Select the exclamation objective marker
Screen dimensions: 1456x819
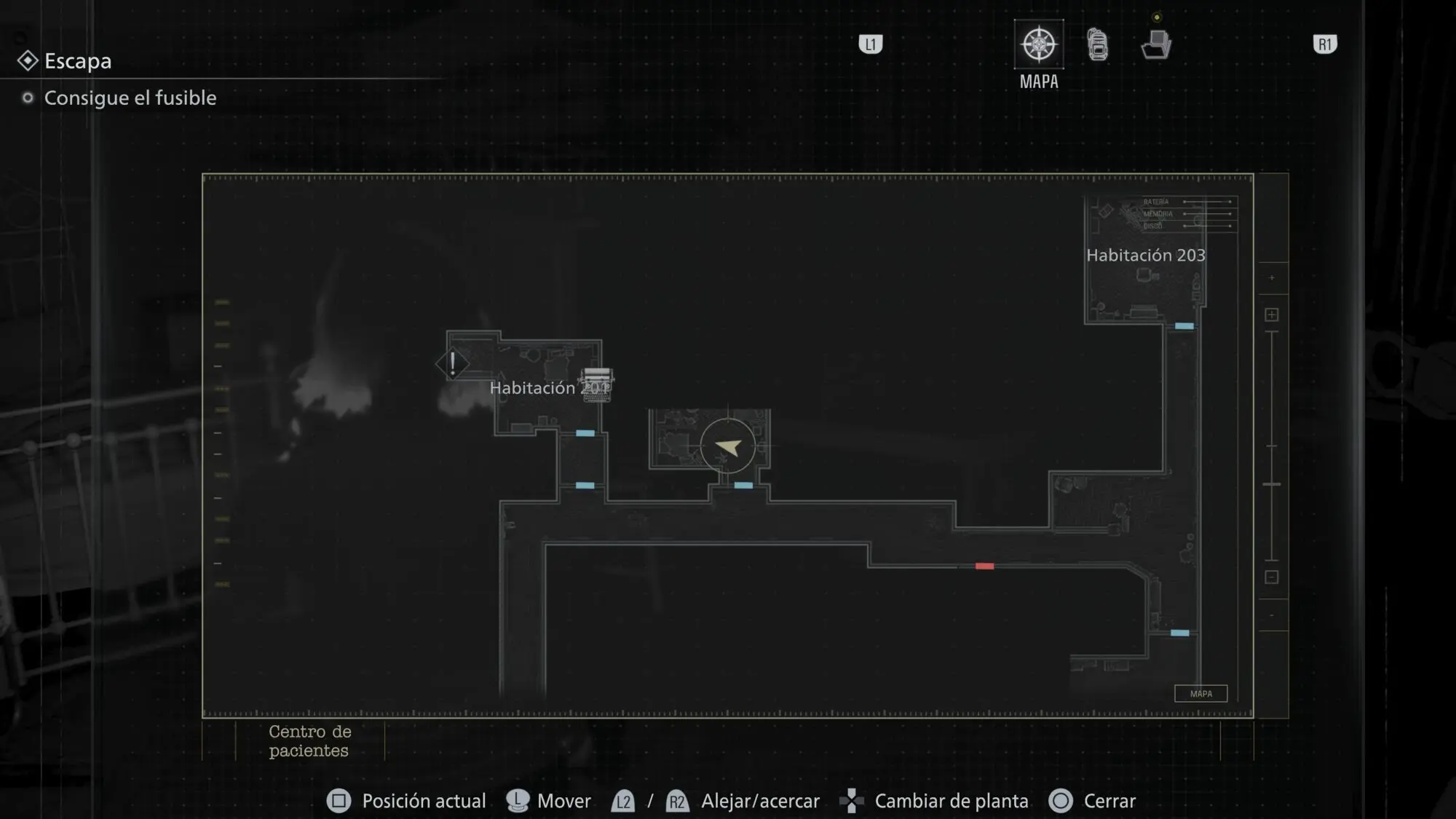(452, 363)
